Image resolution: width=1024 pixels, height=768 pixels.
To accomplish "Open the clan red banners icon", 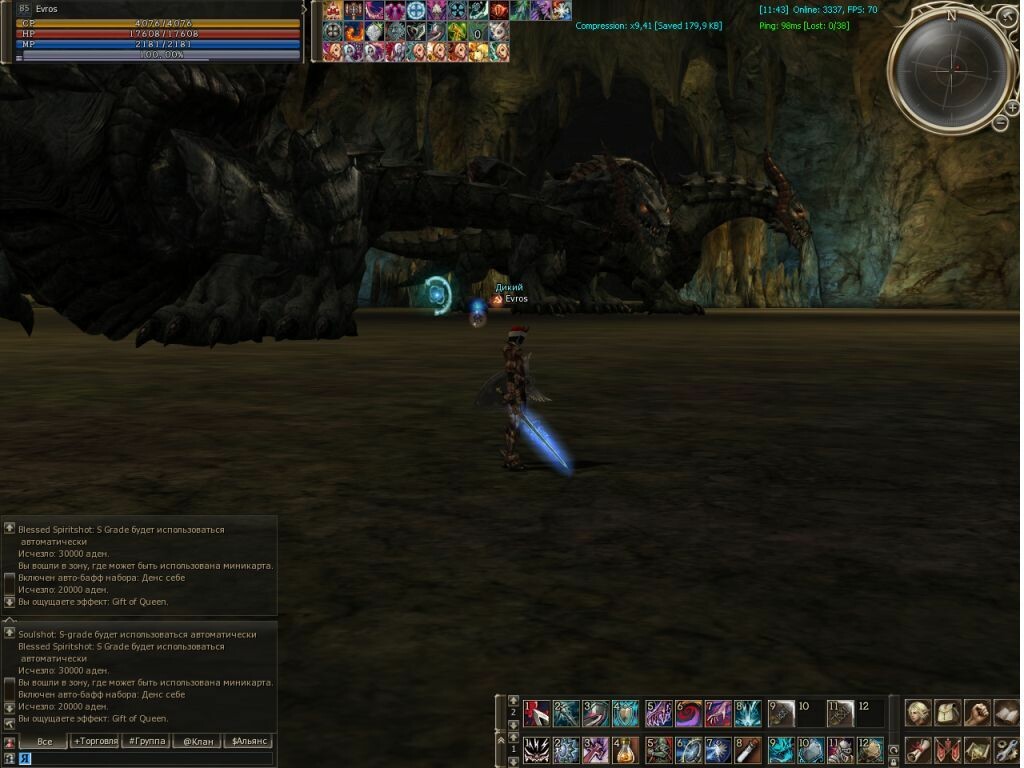I will [x=947, y=749].
